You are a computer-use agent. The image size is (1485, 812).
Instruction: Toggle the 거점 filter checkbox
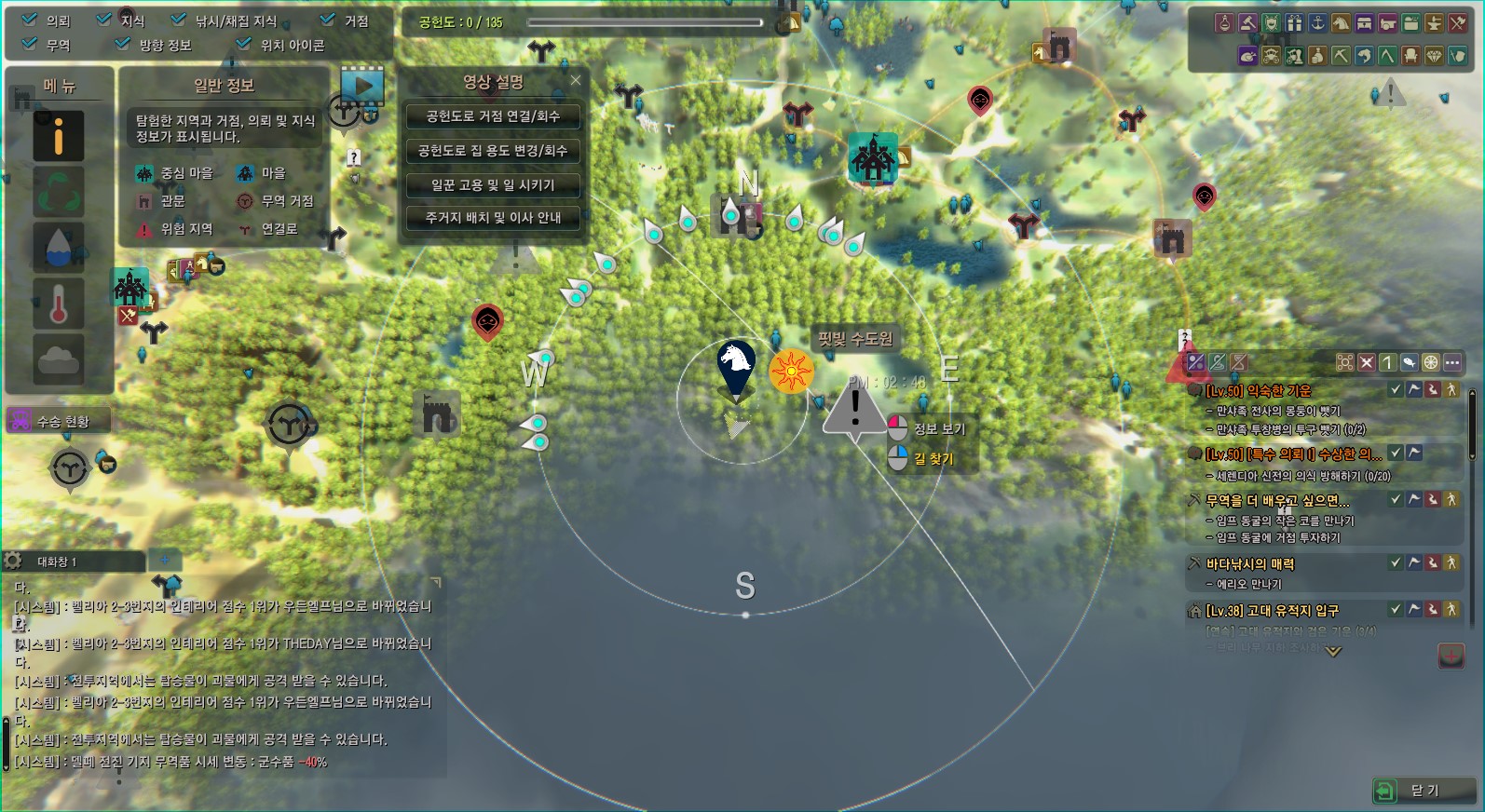pyautogui.click(x=328, y=20)
